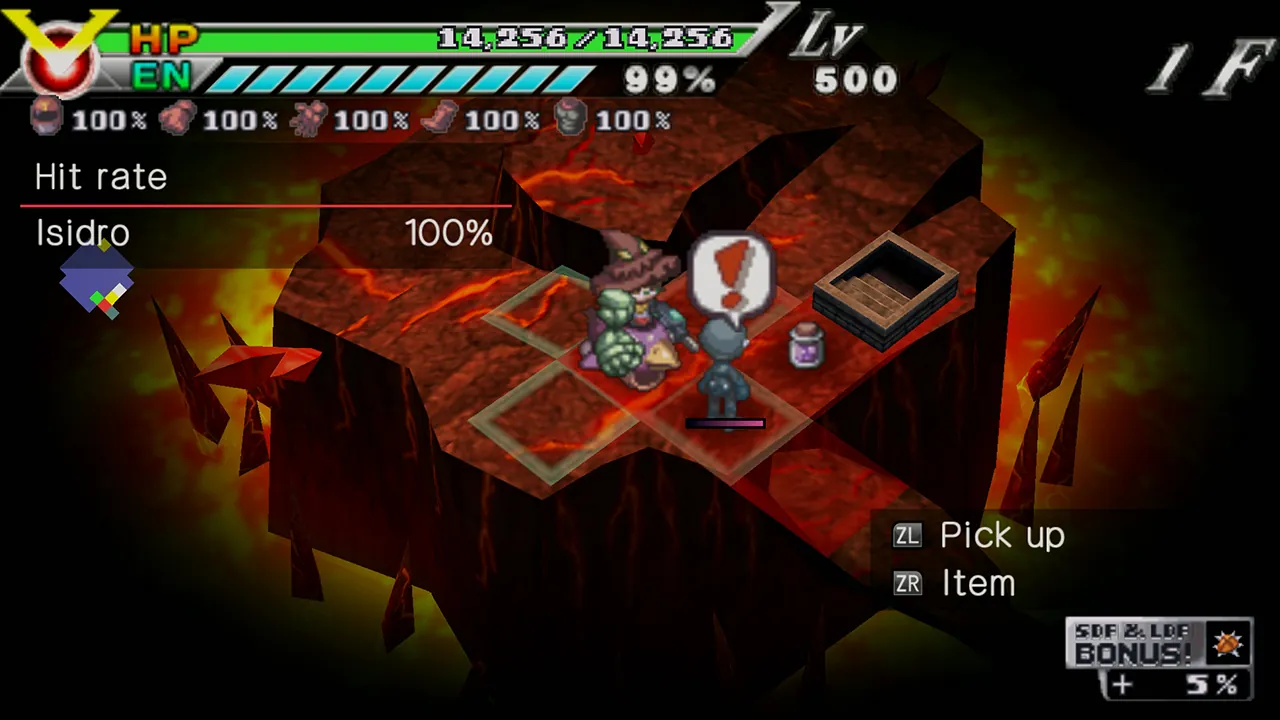1280x720 pixels.
Task: Click the Hit rate label
Action: [x=100, y=177]
